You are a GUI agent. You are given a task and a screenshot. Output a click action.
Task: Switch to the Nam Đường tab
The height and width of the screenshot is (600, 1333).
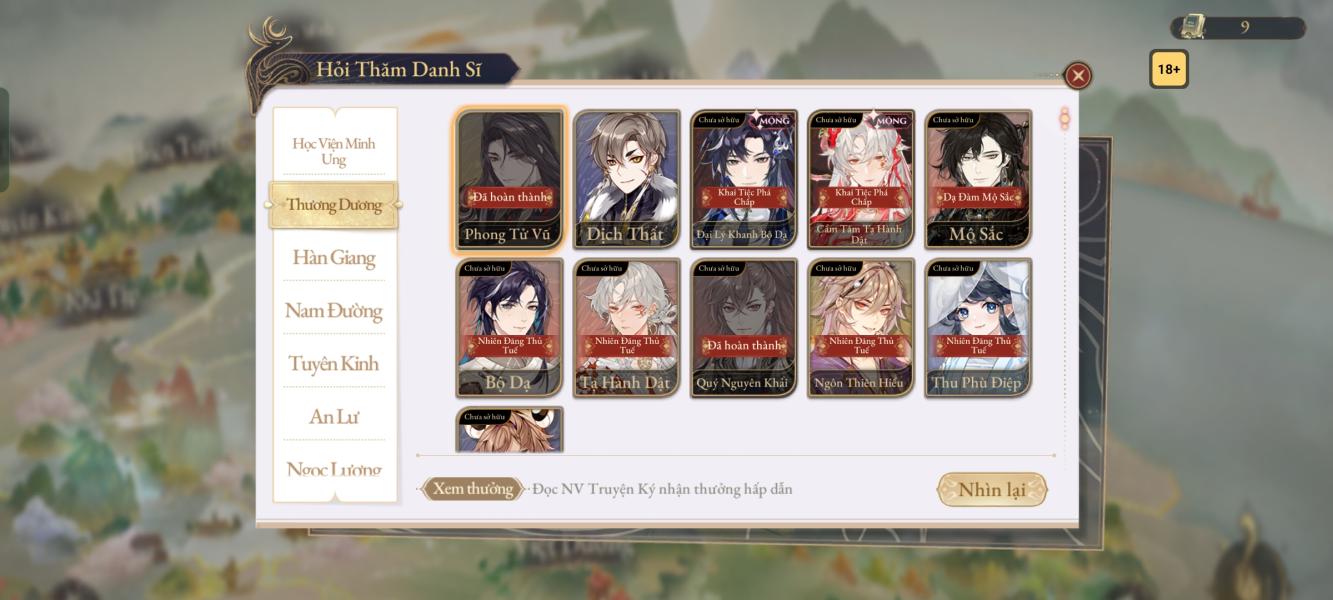coord(334,311)
